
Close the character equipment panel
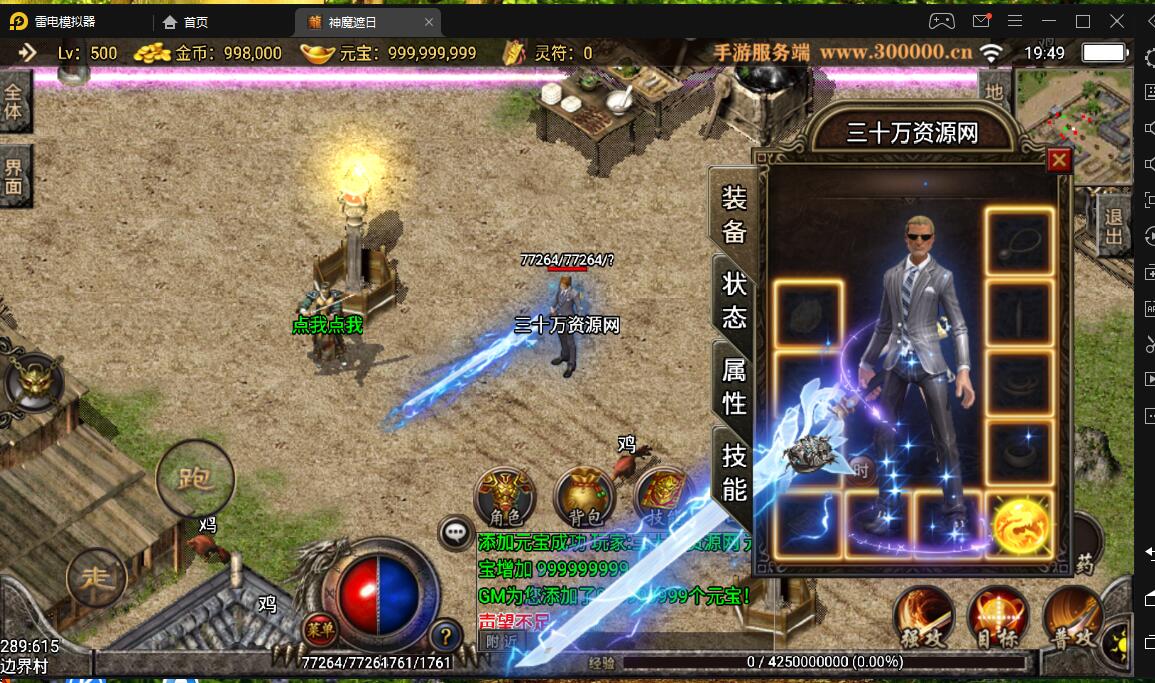click(1059, 160)
